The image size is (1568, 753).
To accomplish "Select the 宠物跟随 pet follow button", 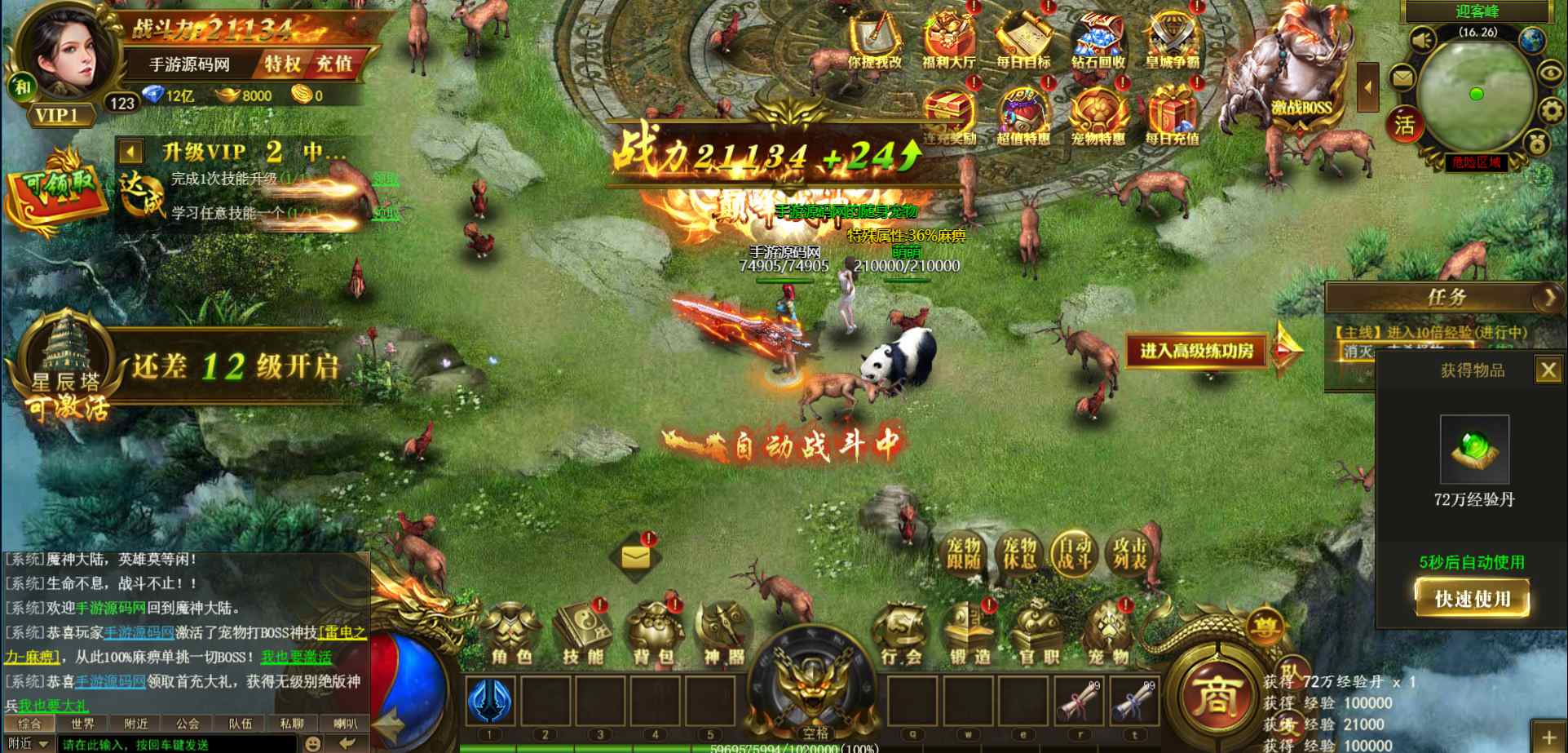I will 964,554.
